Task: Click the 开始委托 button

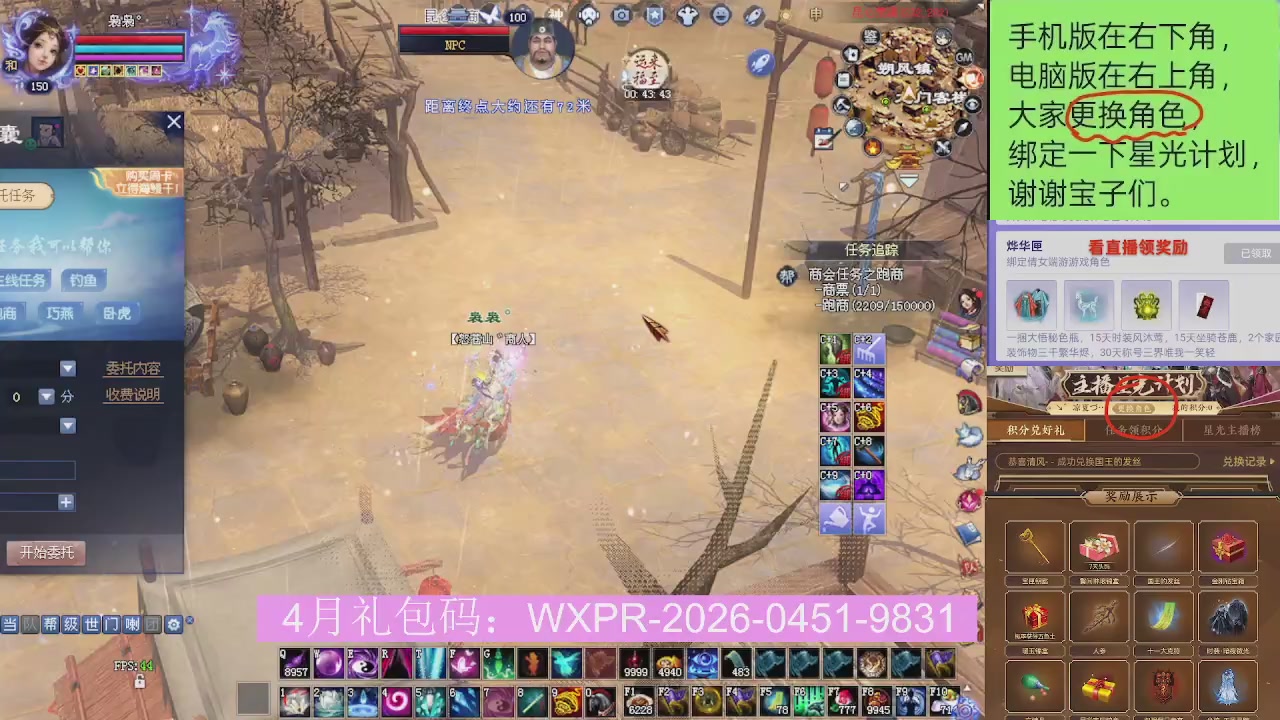Action: [46, 552]
